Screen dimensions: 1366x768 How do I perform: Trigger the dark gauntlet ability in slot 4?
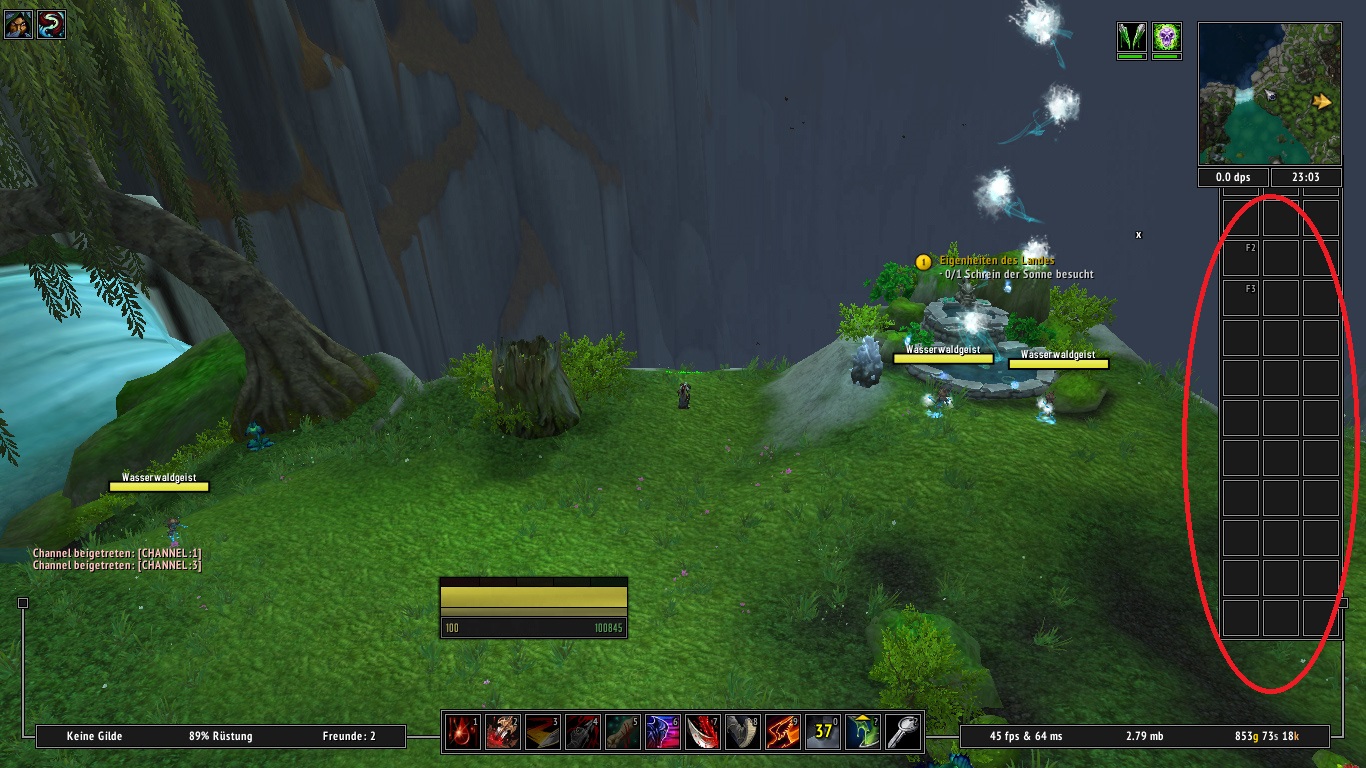582,731
